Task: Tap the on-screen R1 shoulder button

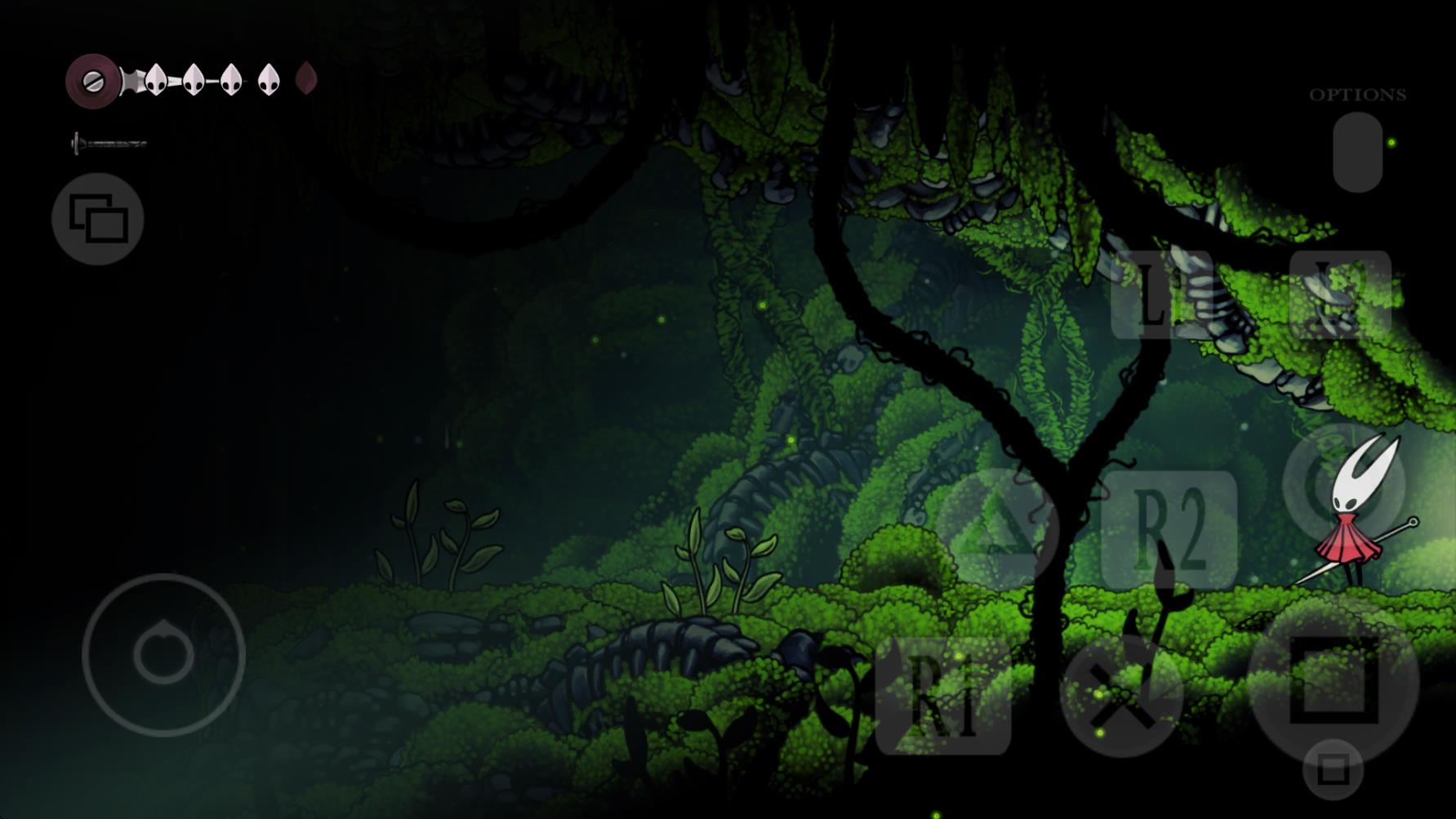Action: (942, 697)
